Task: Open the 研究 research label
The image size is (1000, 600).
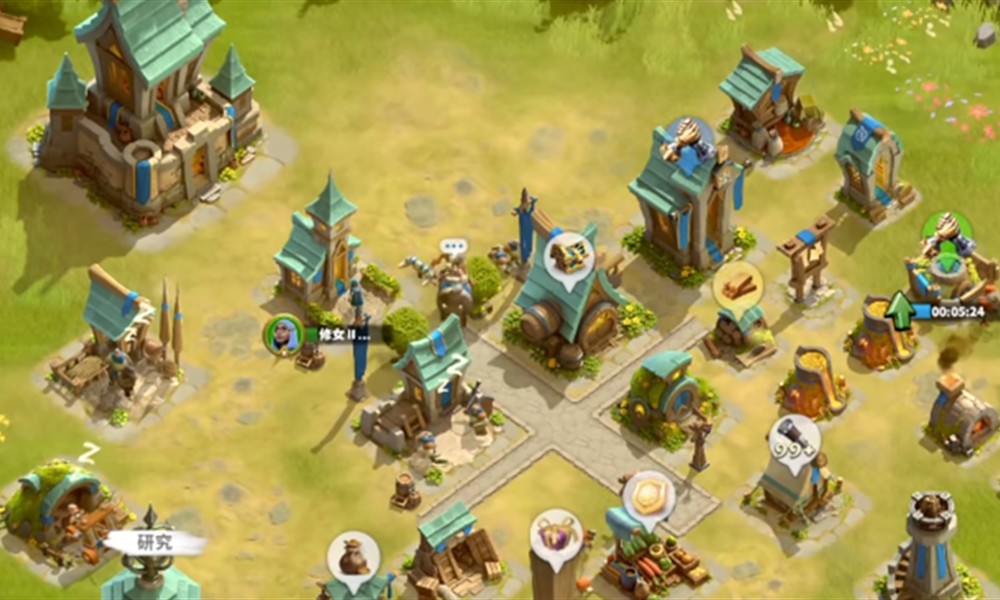Action: [155, 543]
